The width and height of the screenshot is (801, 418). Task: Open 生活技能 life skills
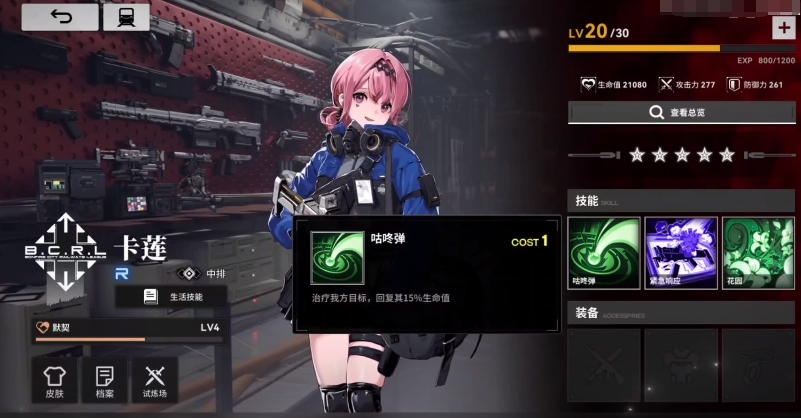pyautogui.click(x=176, y=296)
